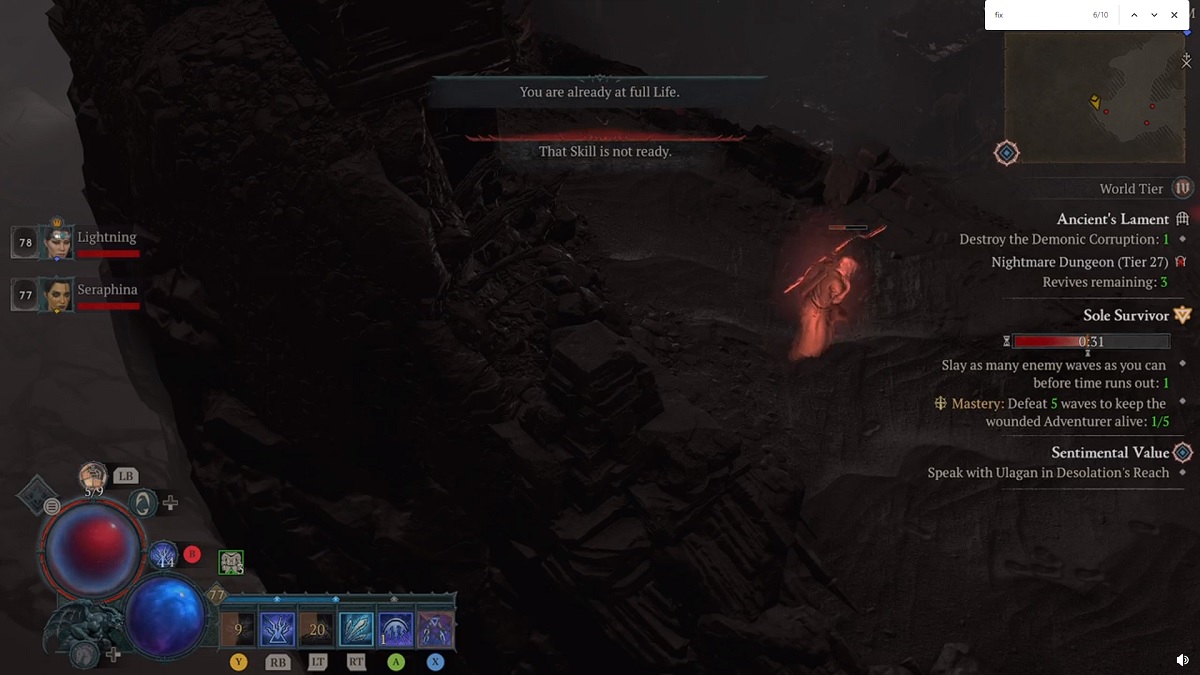This screenshot has width=1200, height=675.
Task: Trigger the evade icon showing 44
Action: coord(164,556)
